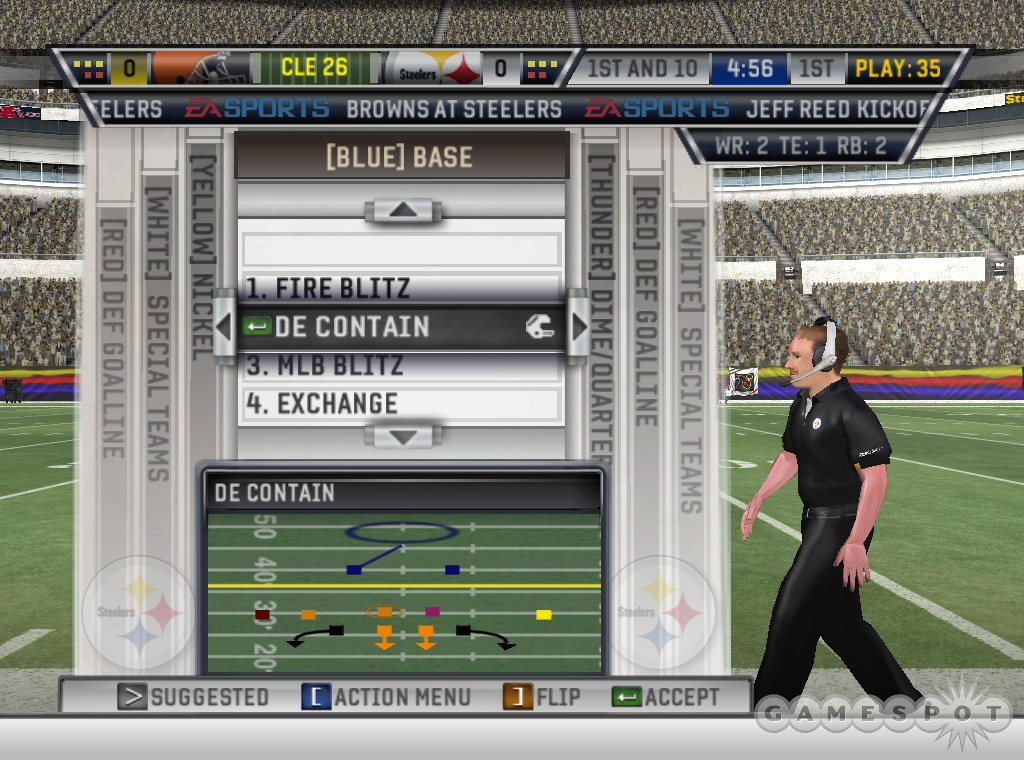The width and height of the screenshot is (1024, 760).
Task: Click the down arrow below the play list
Action: tap(403, 436)
